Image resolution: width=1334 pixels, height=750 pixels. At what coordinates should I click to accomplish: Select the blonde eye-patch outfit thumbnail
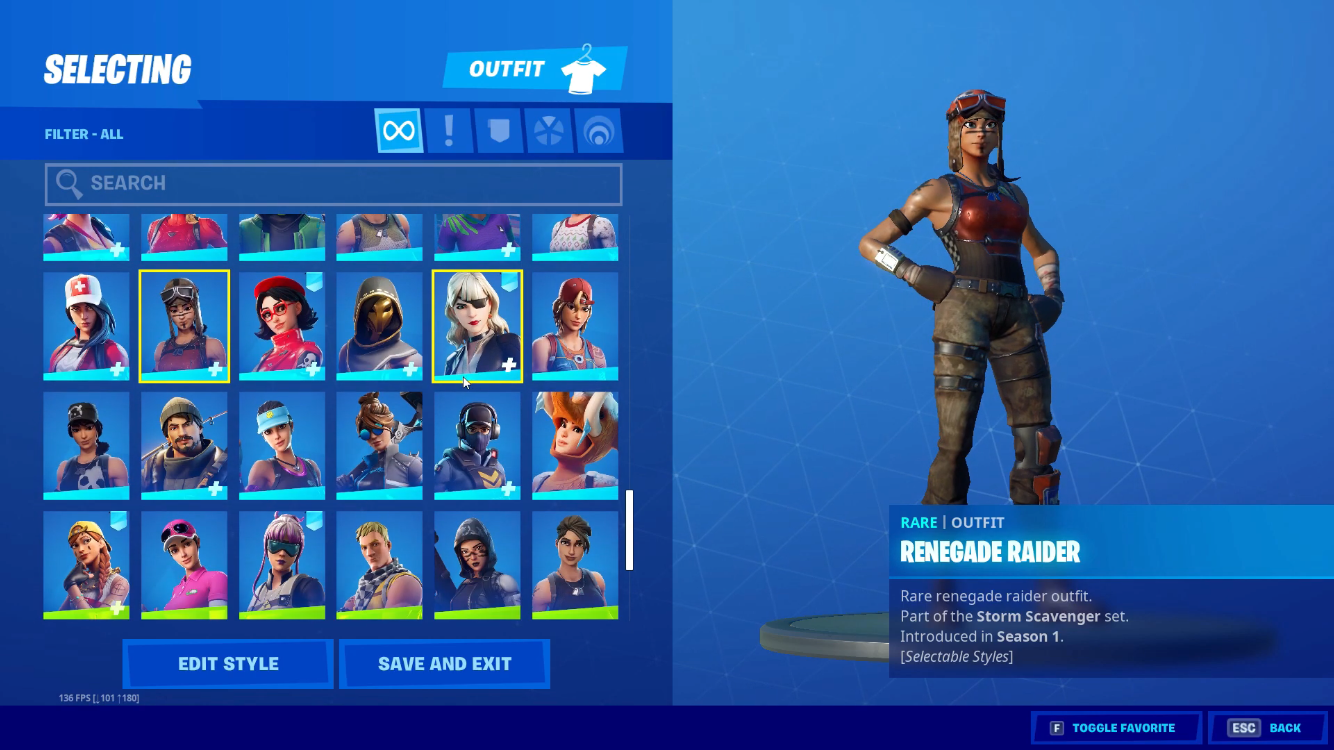pos(477,325)
